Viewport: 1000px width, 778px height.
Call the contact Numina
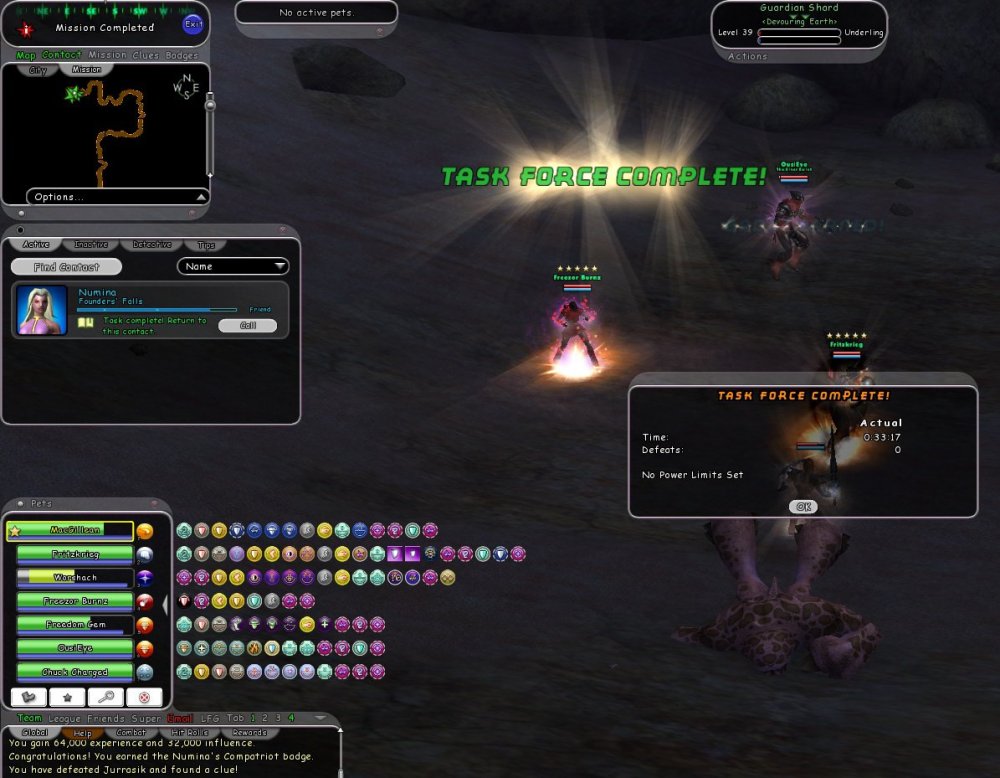[246, 325]
